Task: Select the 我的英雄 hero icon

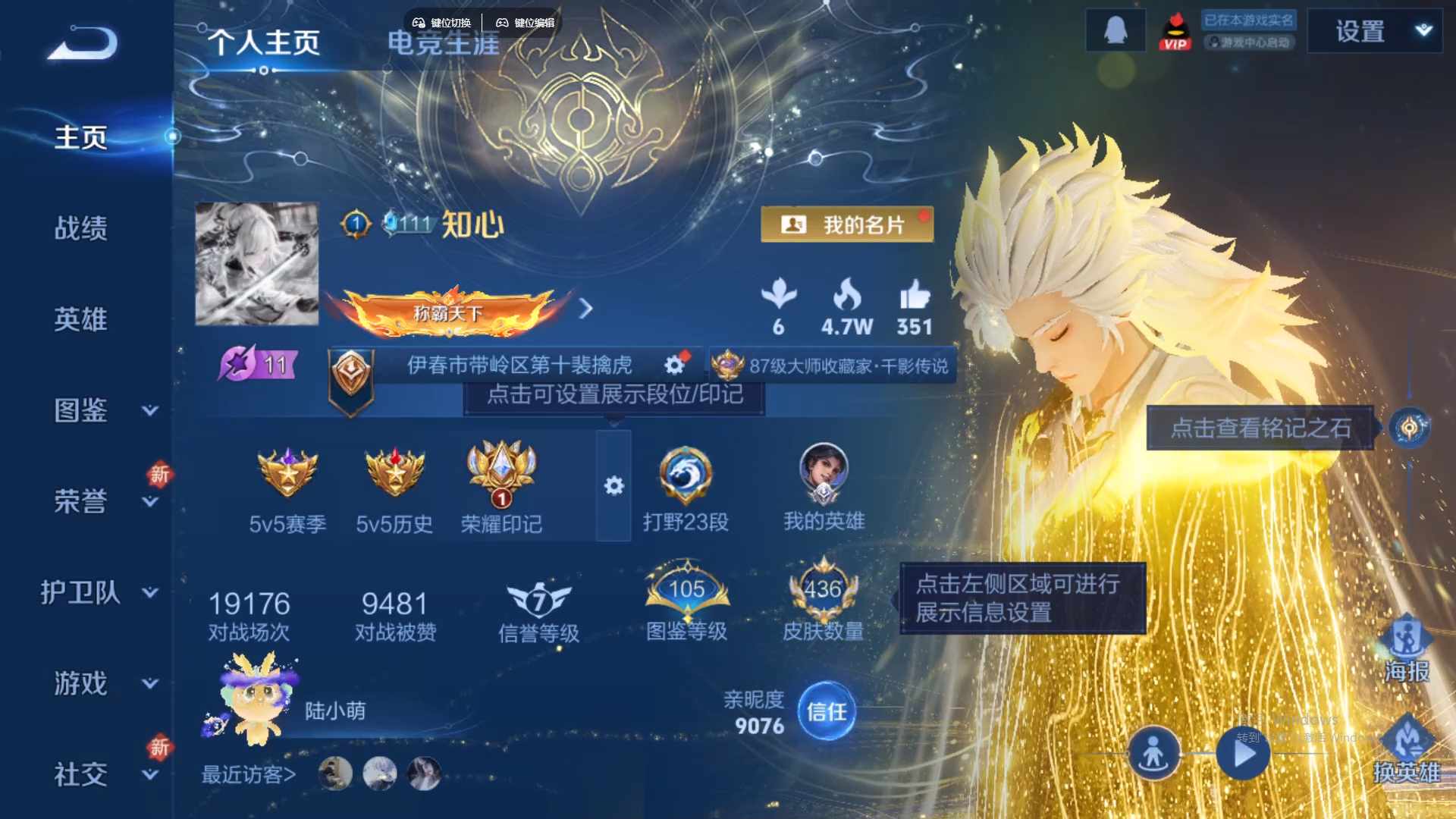Action: pos(825,474)
